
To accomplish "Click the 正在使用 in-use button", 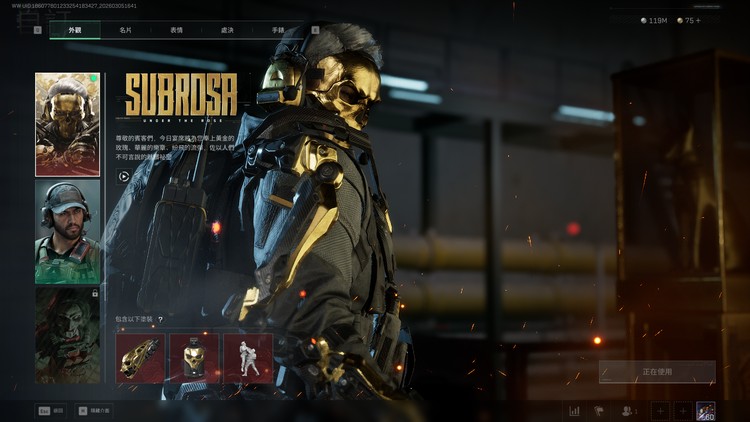I will click(x=657, y=372).
